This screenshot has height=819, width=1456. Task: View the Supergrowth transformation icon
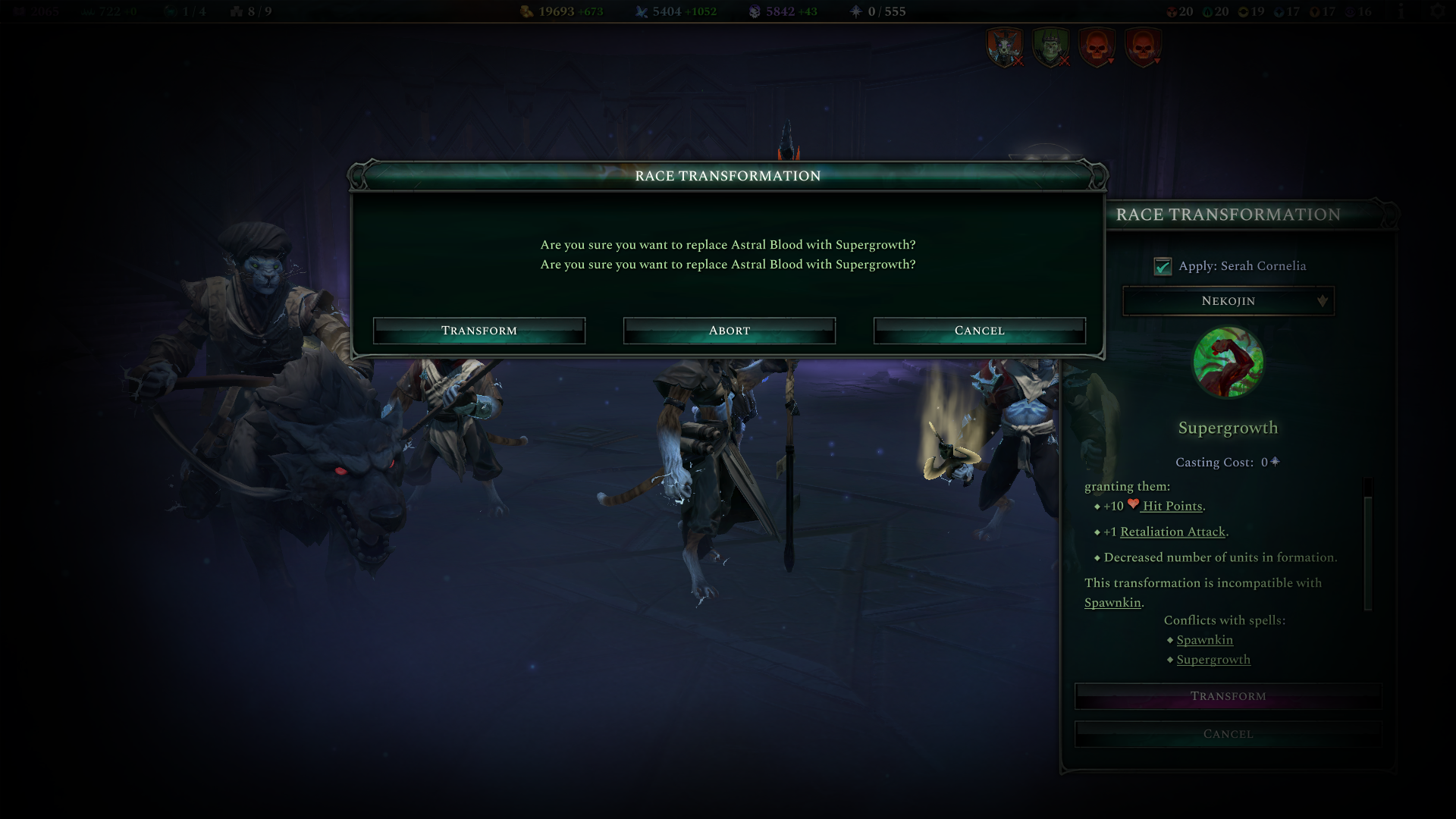tap(1228, 363)
